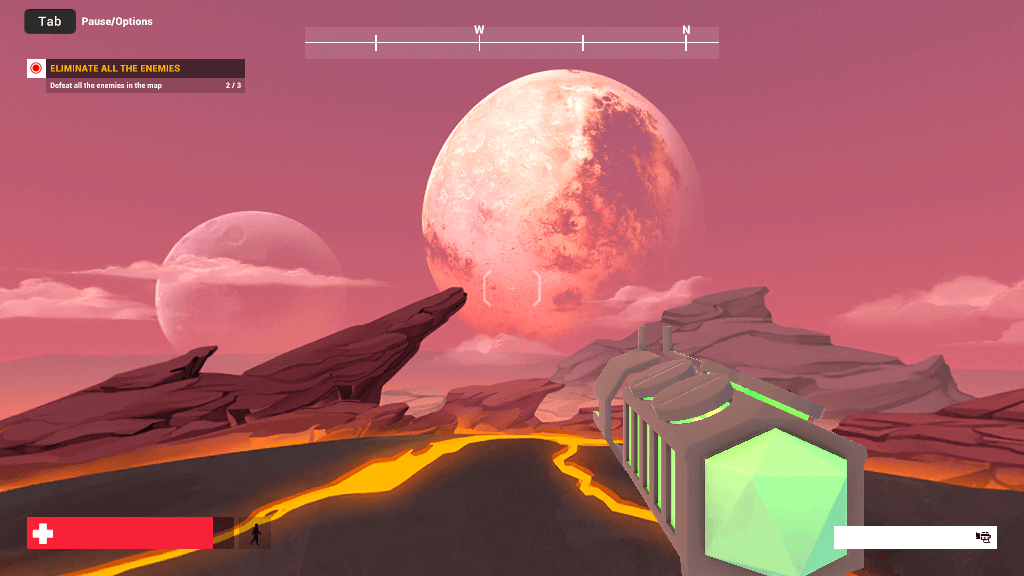The height and width of the screenshot is (576, 1024).
Task: Click the red objective marker icon
Action: pyautogui.click(x=36, y=68)
